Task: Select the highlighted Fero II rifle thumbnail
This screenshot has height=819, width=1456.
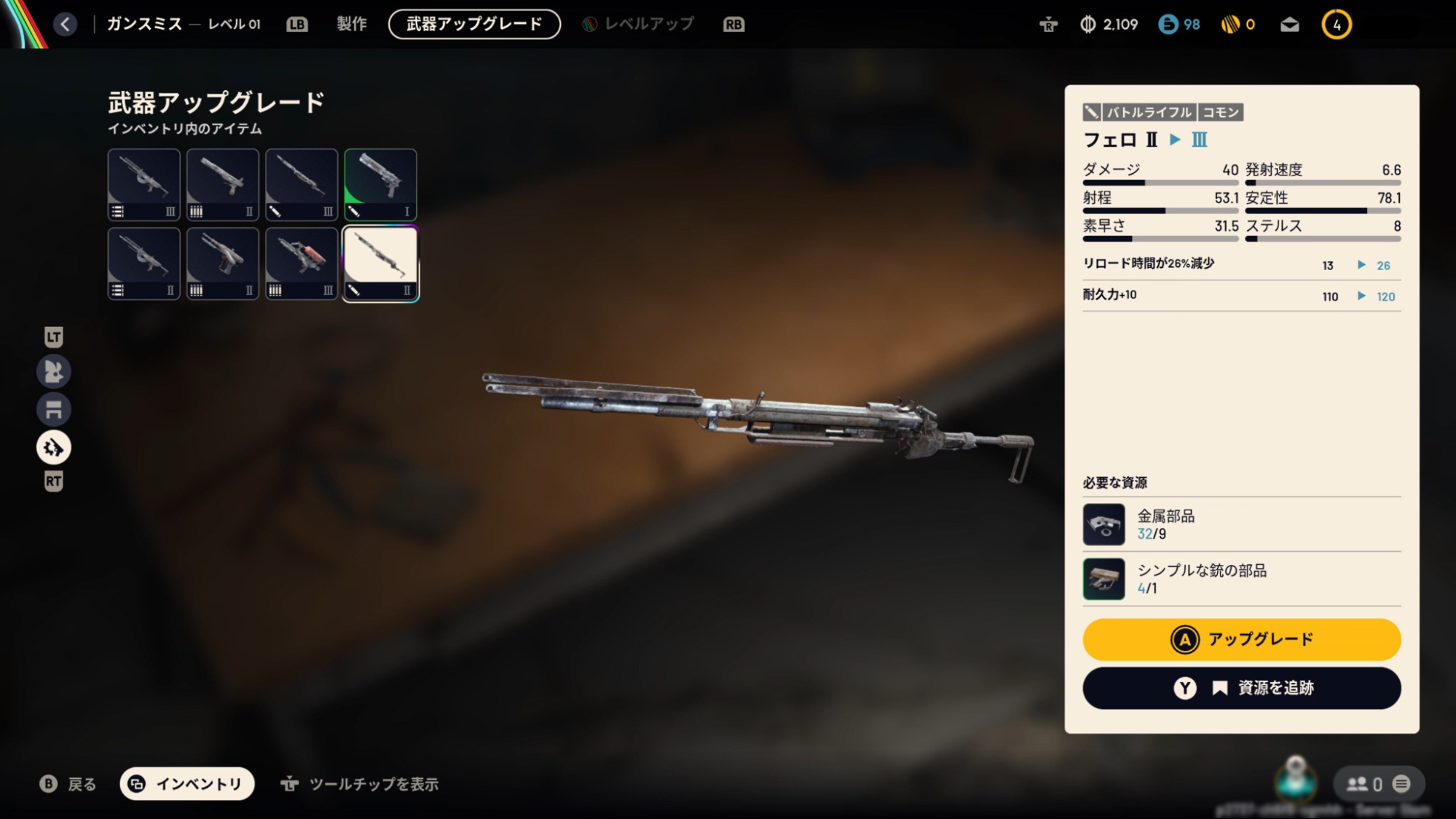Action: click(x=379, y=263)
